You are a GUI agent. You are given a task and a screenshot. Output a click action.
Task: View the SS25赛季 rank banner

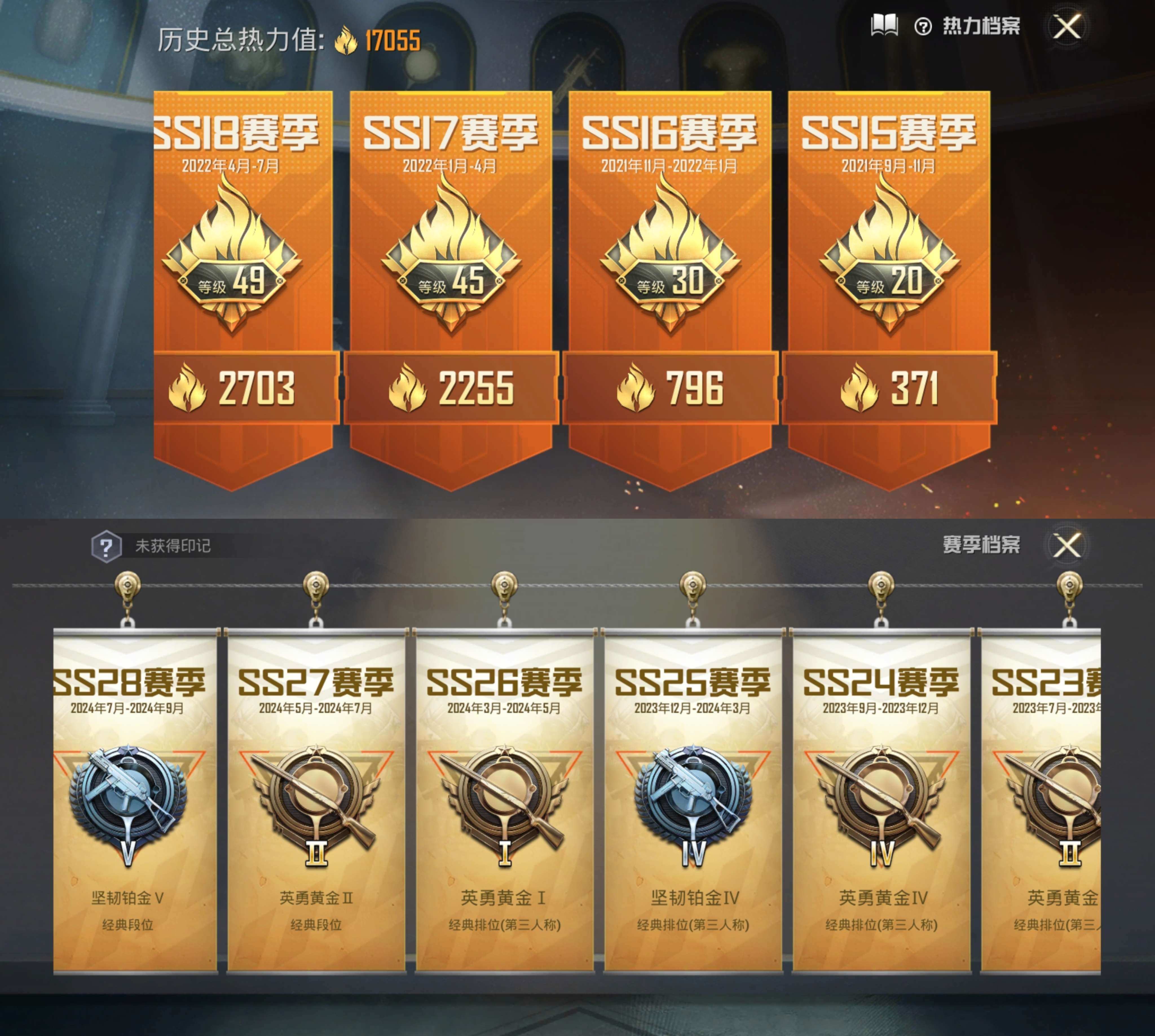coord(693,797)
